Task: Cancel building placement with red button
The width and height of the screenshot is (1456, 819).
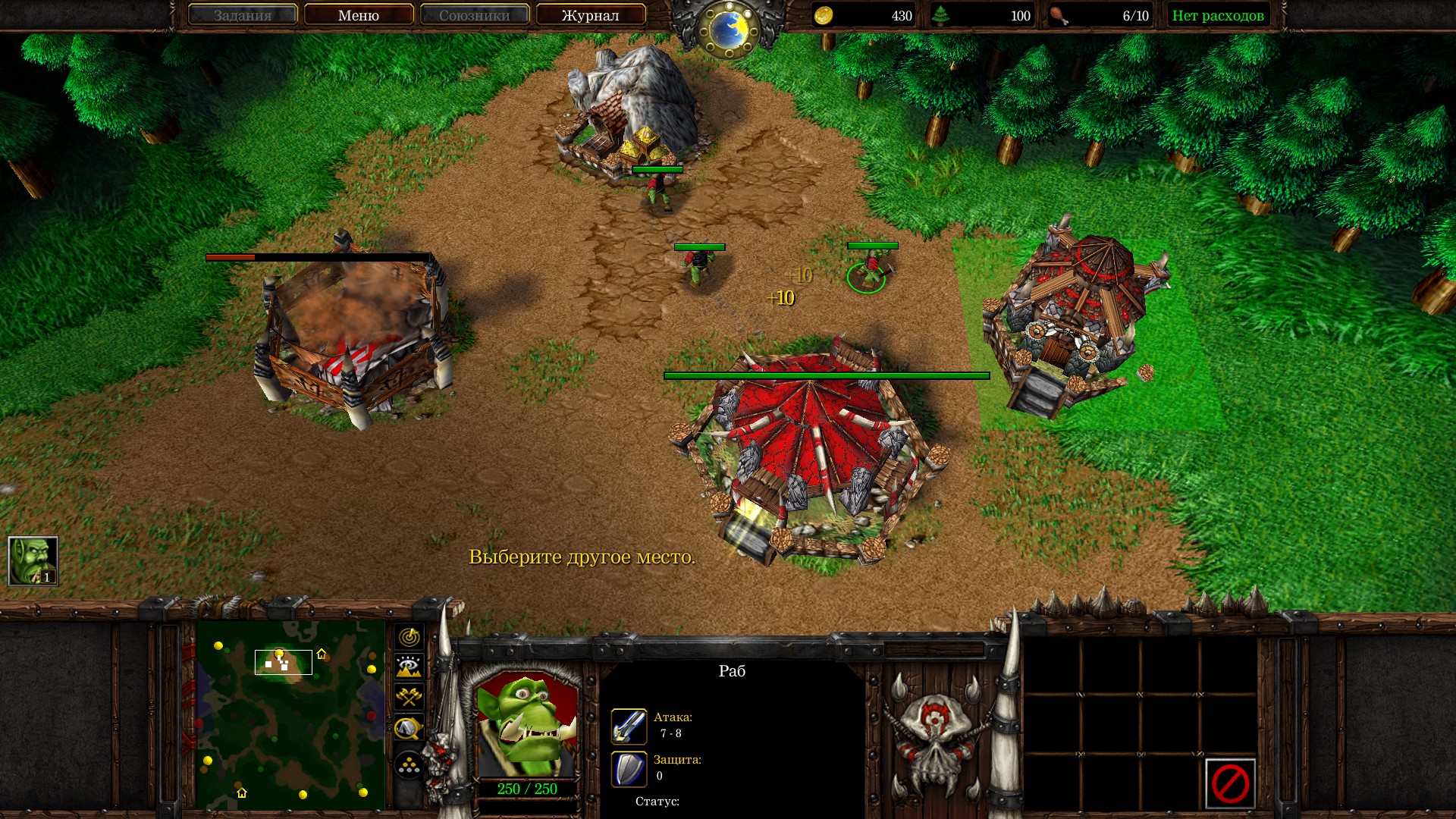Action: (x=1229, y=783)
